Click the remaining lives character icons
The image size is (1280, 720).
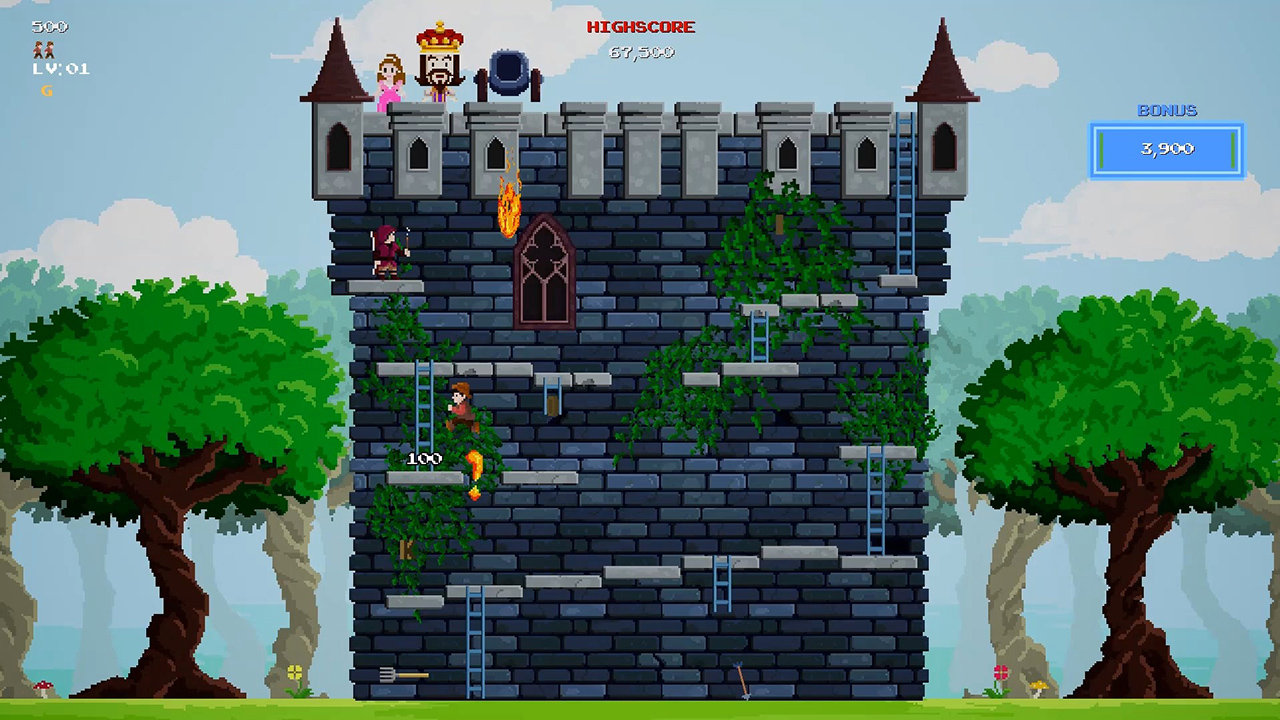(x=45, y=50)
